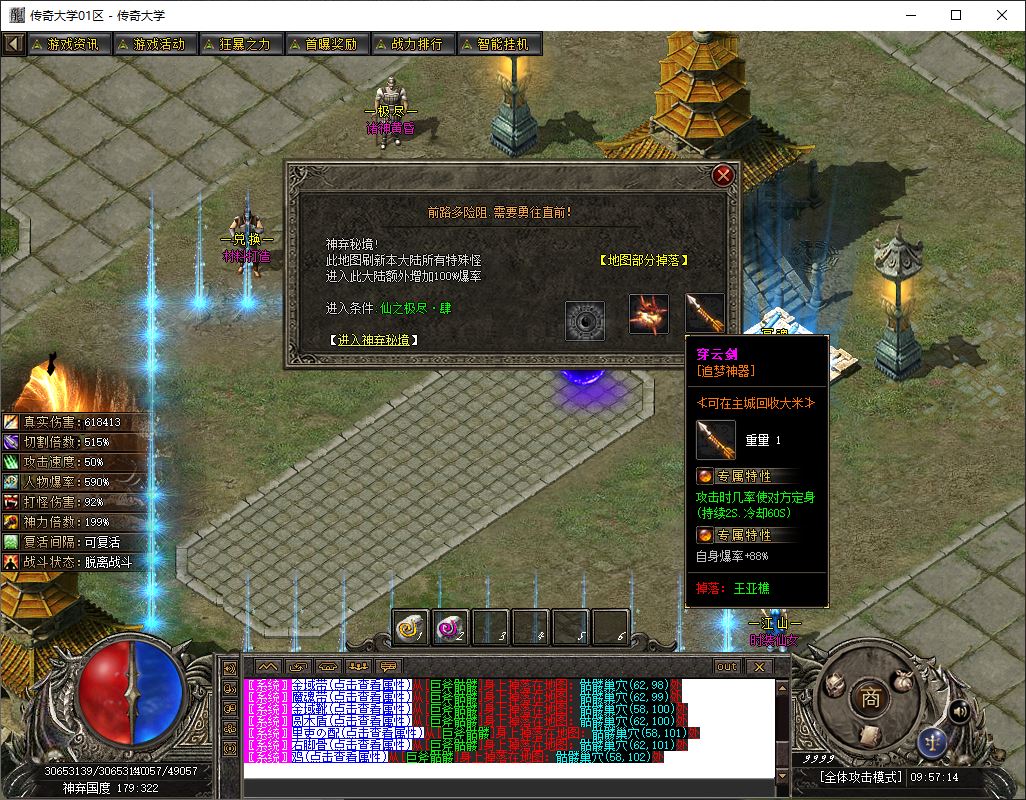This screenshot has width=1026, height=800.
Task: Click the chat panel's out button
Action: 726,666
